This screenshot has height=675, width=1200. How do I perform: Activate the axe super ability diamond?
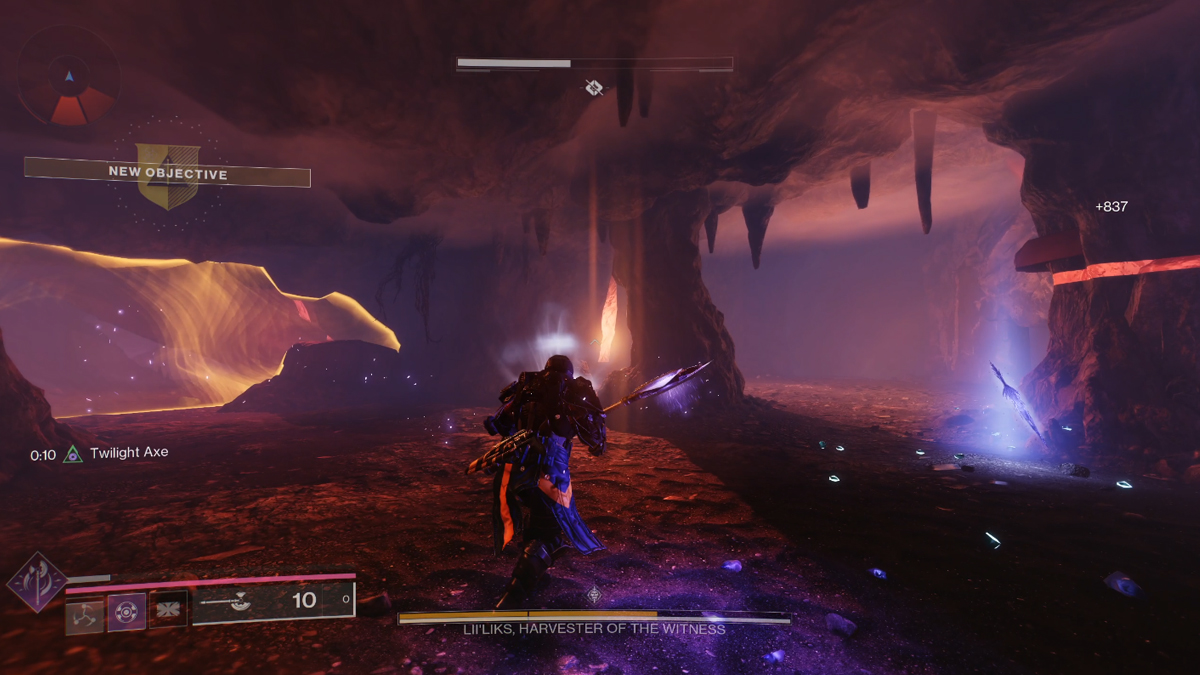[x=37, y=582]
